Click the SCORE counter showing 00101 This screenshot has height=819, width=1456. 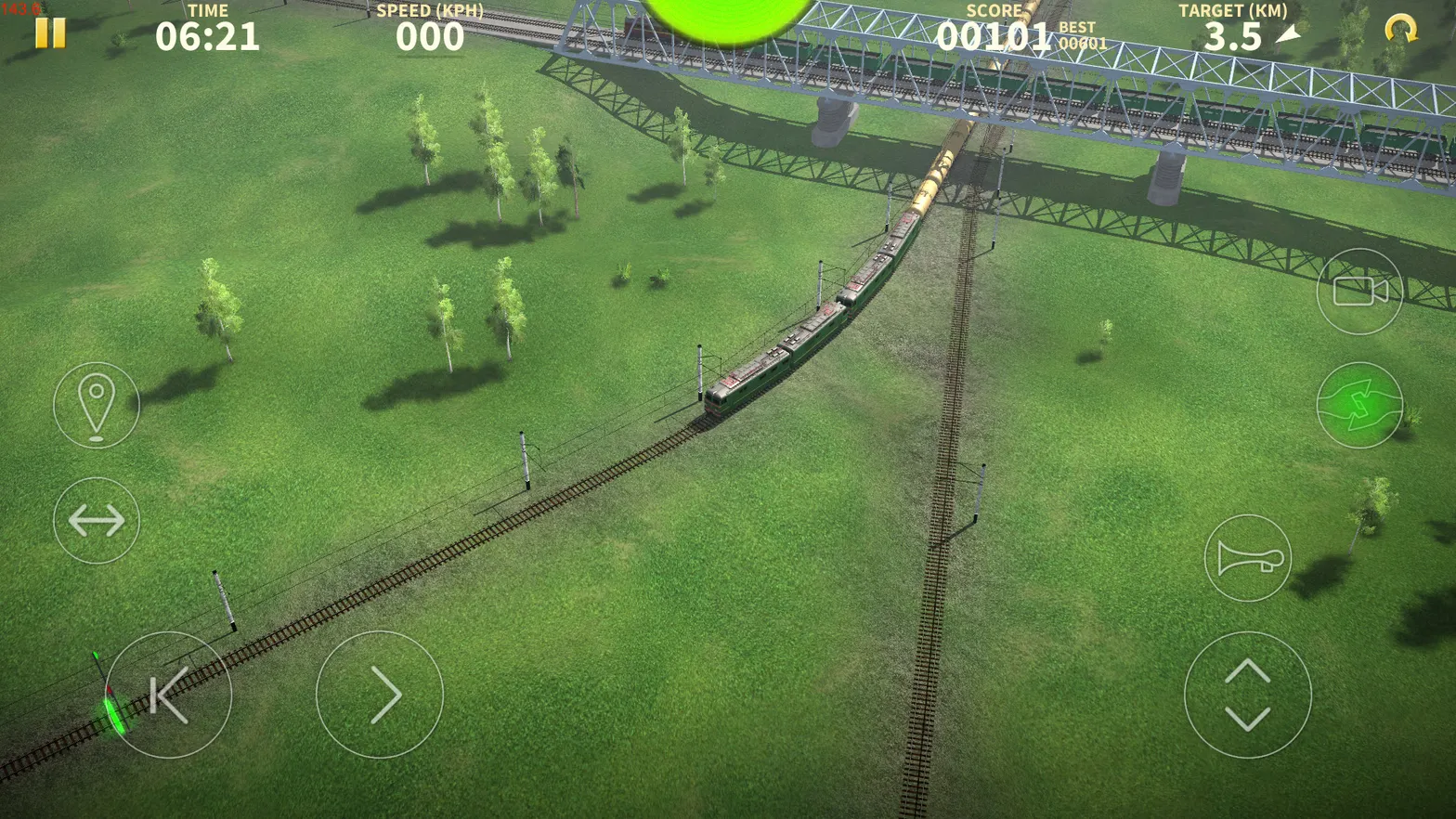click(994, 37)
